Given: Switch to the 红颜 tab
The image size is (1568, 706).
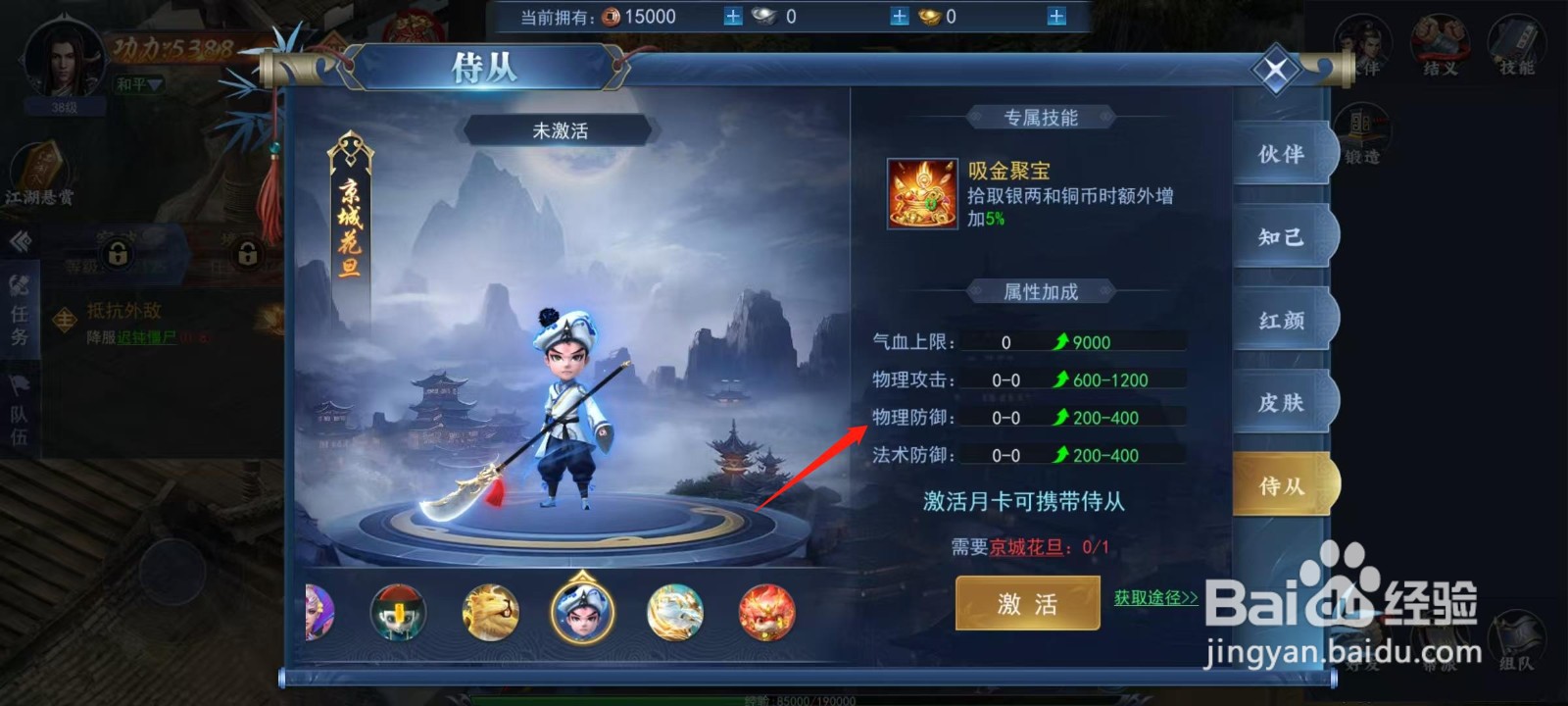Looking at the screenshot, I should coord(1284,320).
